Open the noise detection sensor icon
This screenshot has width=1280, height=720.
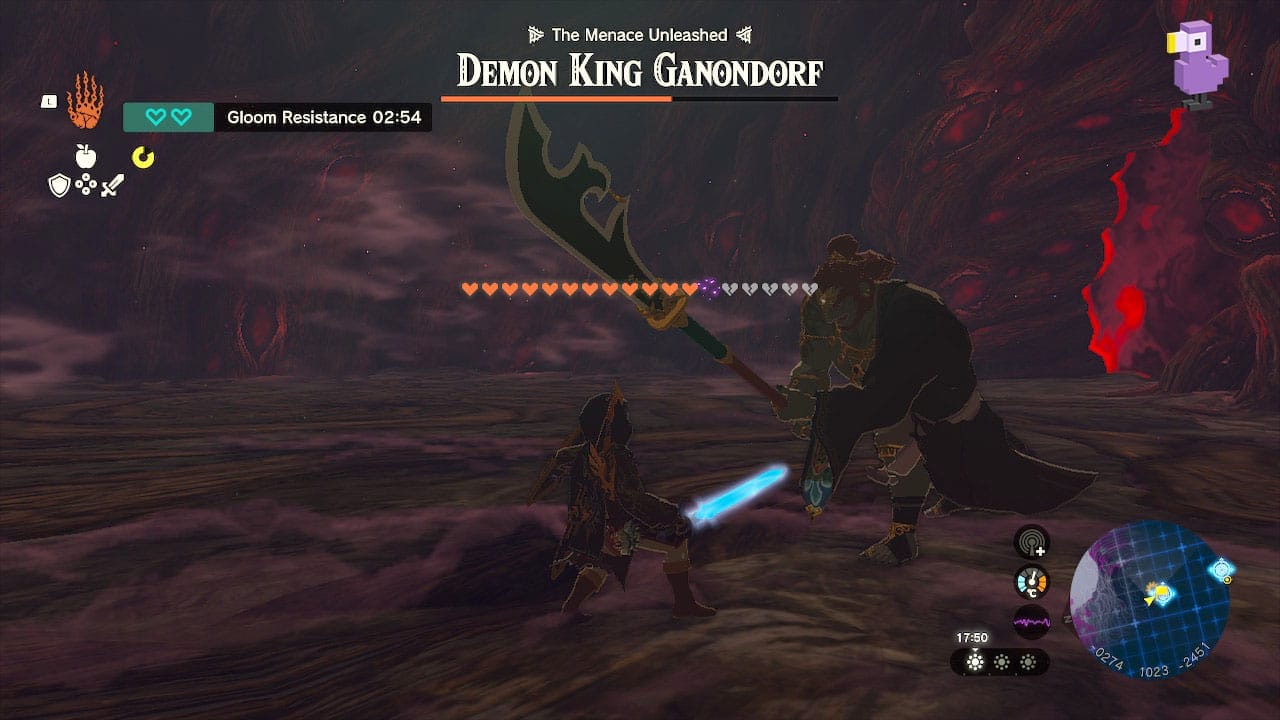point(1030,541)
